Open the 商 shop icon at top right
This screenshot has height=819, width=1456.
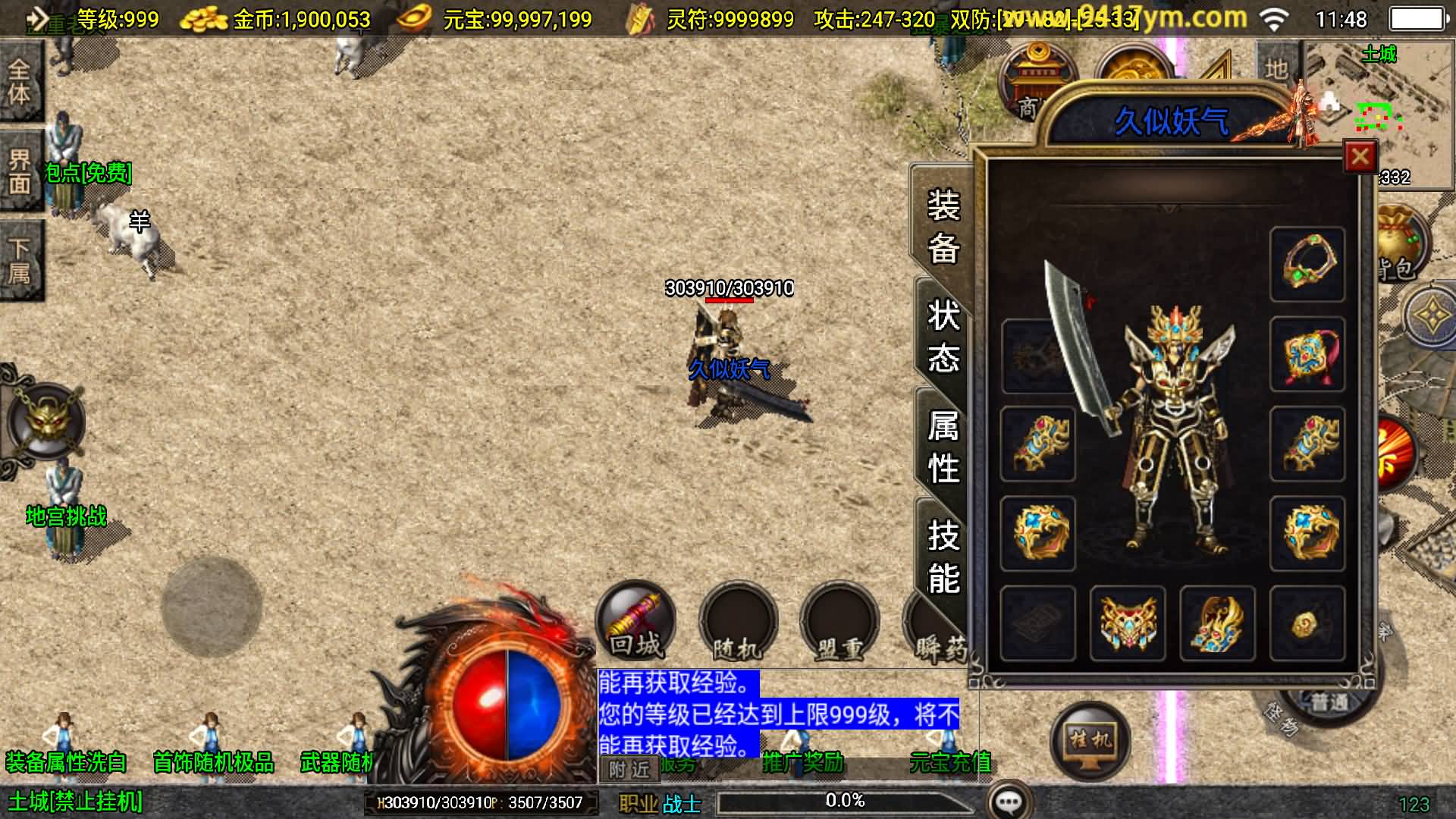click(1035, 76)
